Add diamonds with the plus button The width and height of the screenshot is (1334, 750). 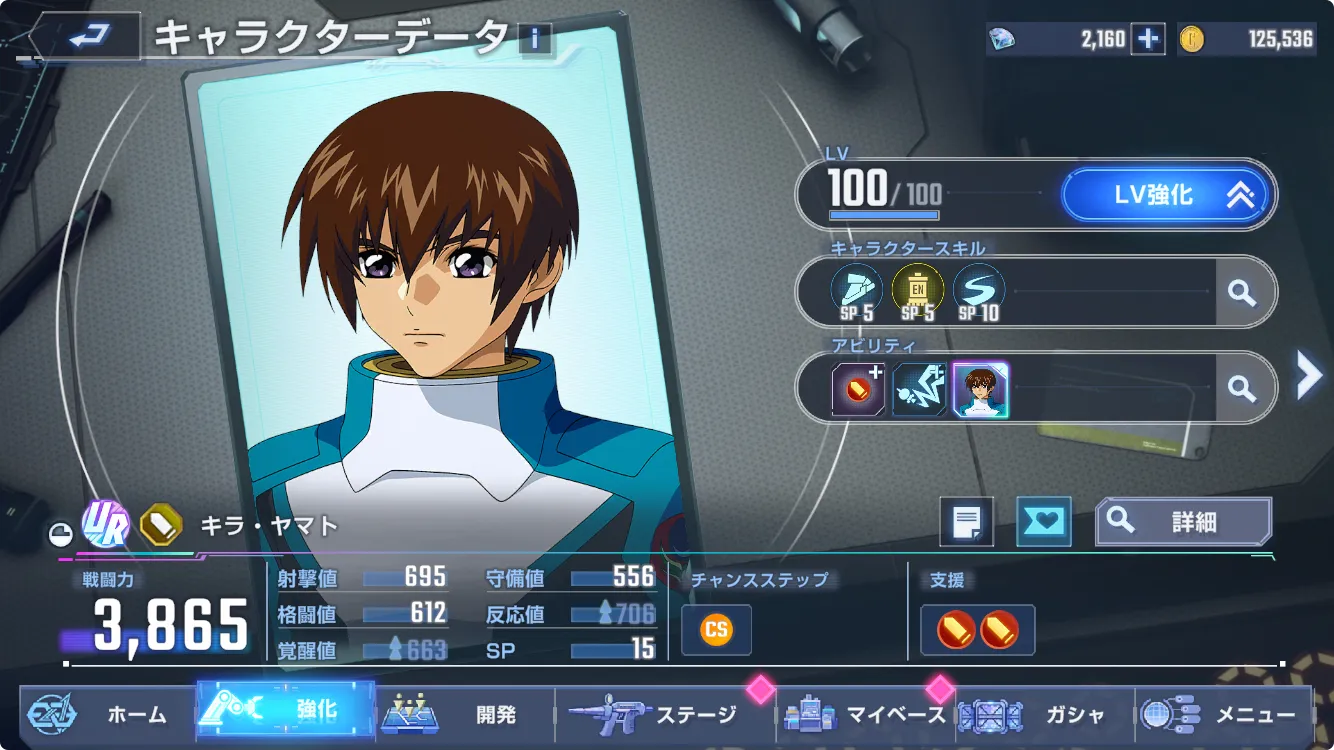click(1148, 39)
